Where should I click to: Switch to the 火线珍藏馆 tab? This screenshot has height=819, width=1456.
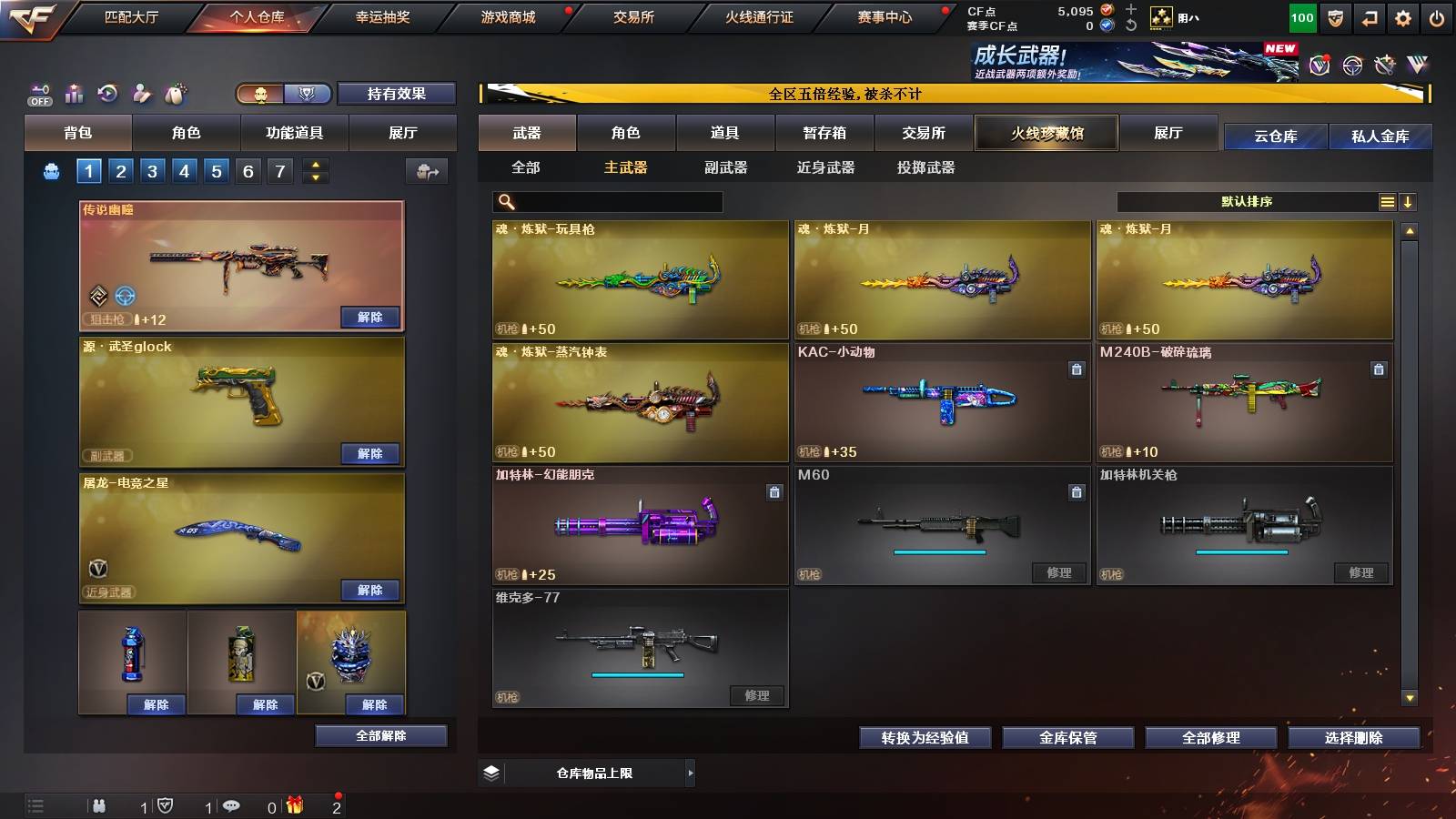pyautogui.click(x=1046, y=133)
